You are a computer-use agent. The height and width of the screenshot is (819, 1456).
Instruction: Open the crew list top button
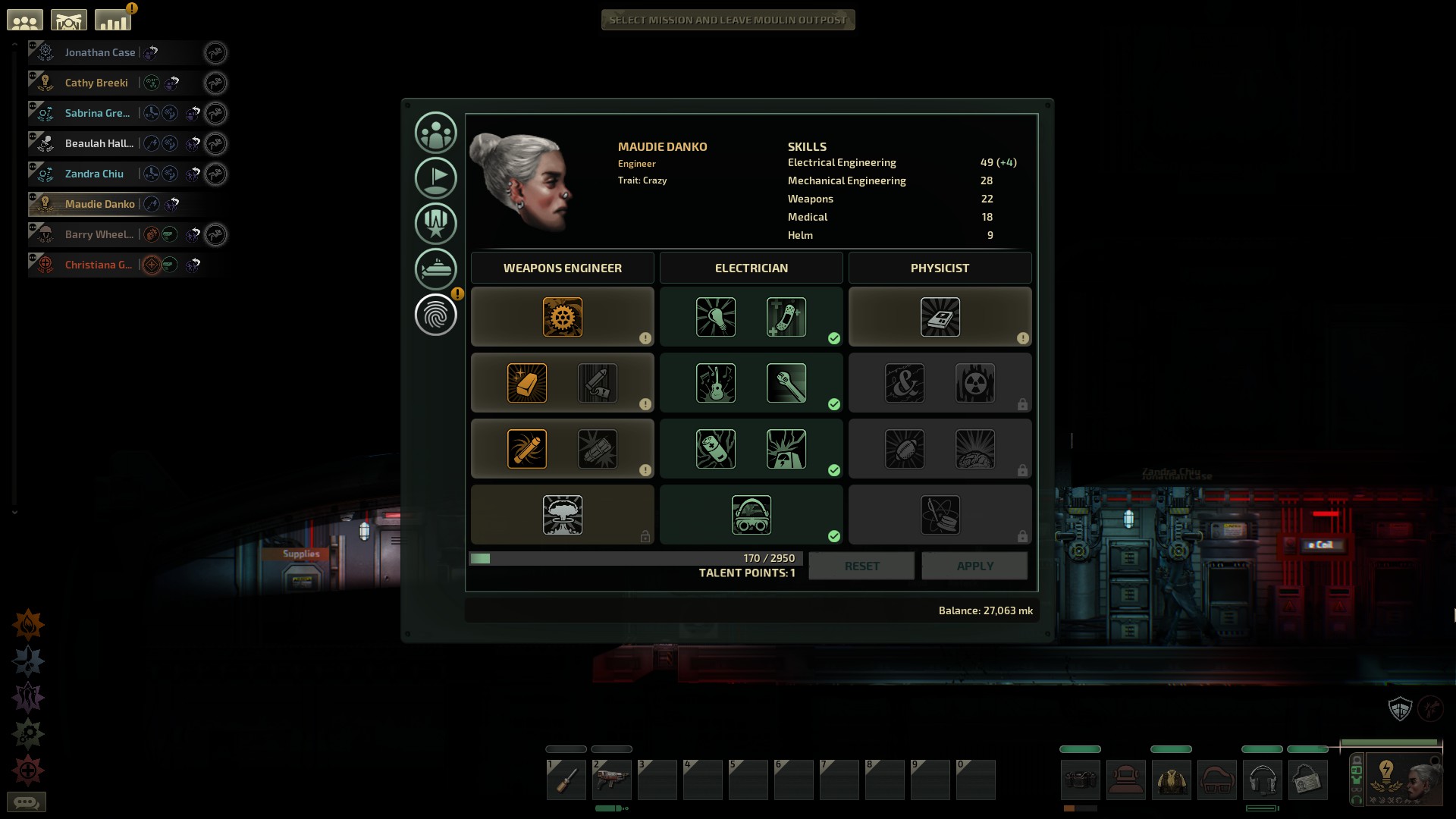[25, 20]
